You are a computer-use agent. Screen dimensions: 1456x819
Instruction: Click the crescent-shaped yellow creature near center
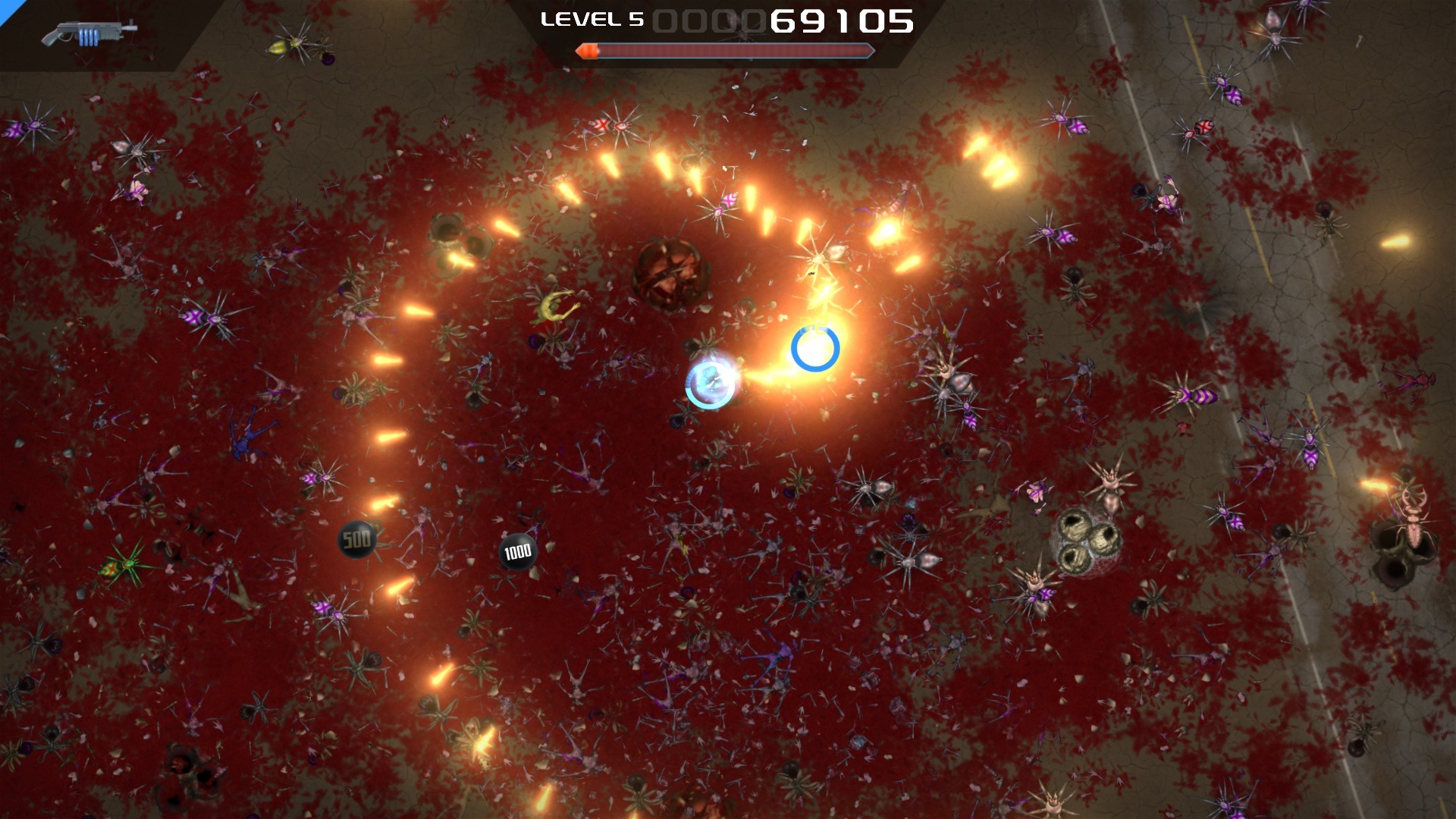pyautogui.click(x=557, y=307)
